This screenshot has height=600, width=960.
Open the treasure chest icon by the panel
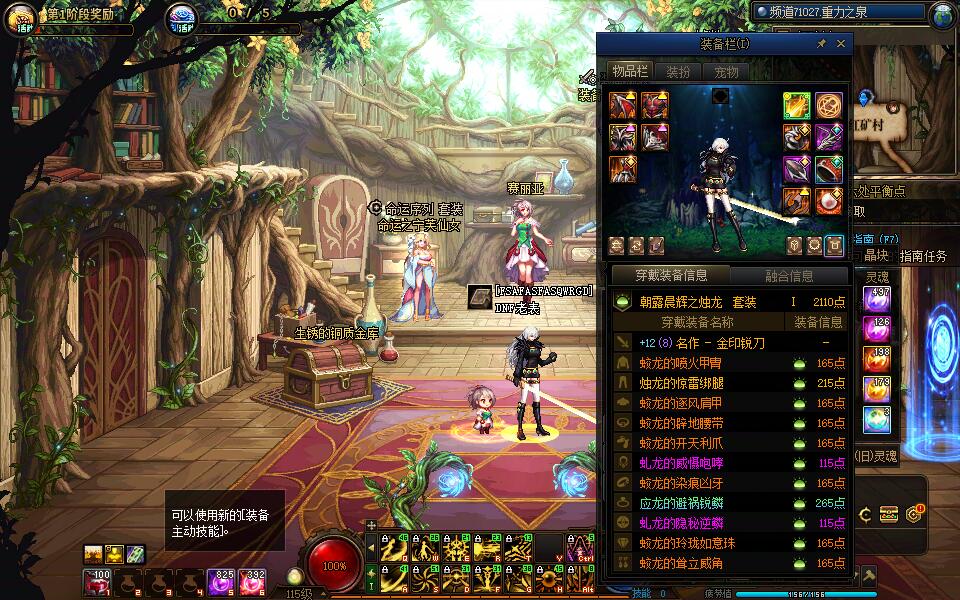(x=889, y=515)
